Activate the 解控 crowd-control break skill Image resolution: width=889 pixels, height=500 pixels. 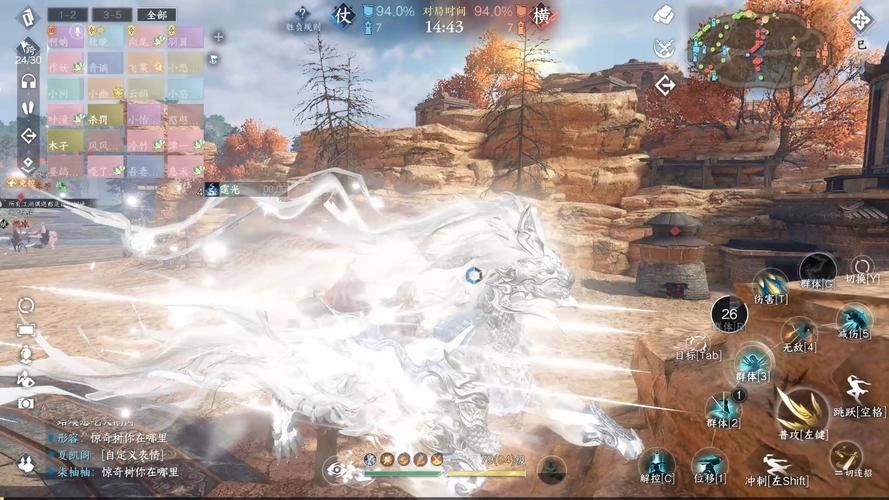tap(656, 464)
